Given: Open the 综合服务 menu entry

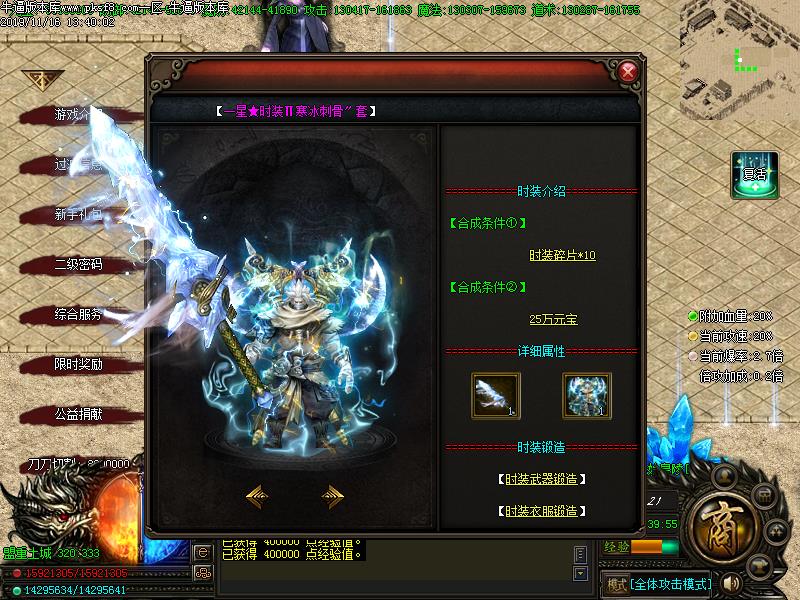Looking at the screenshot, I should click(x=78, y=315).
